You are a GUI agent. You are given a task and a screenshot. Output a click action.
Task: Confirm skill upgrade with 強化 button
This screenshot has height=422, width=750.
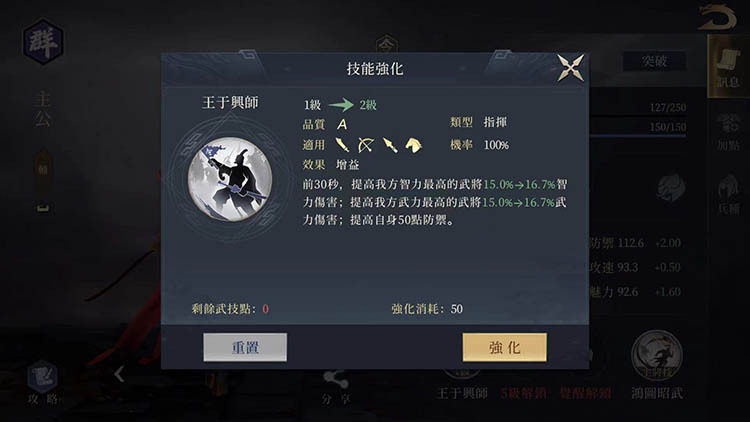[504, 347]
